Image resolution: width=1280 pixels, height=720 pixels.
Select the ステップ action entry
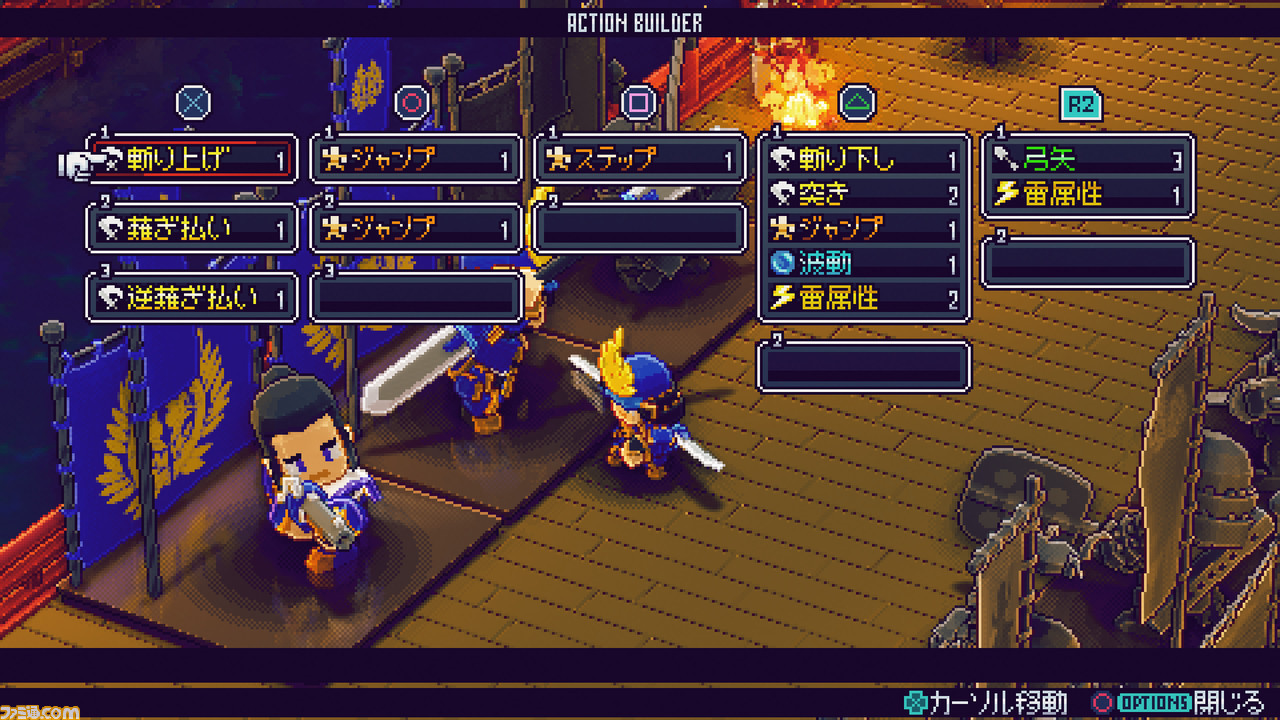point(640,159)
